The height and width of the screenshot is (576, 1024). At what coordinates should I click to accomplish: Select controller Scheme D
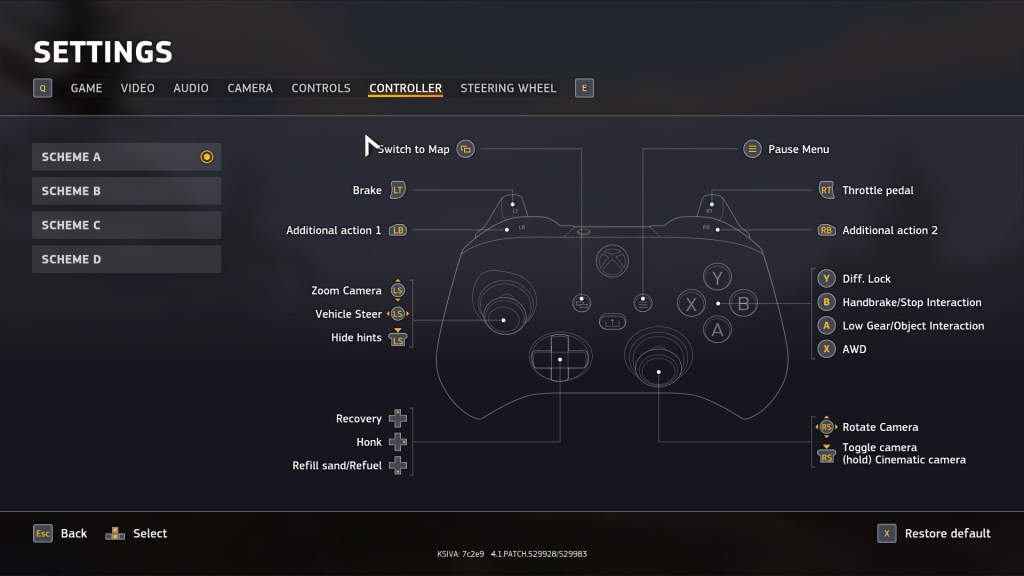[x=126, y=259]
